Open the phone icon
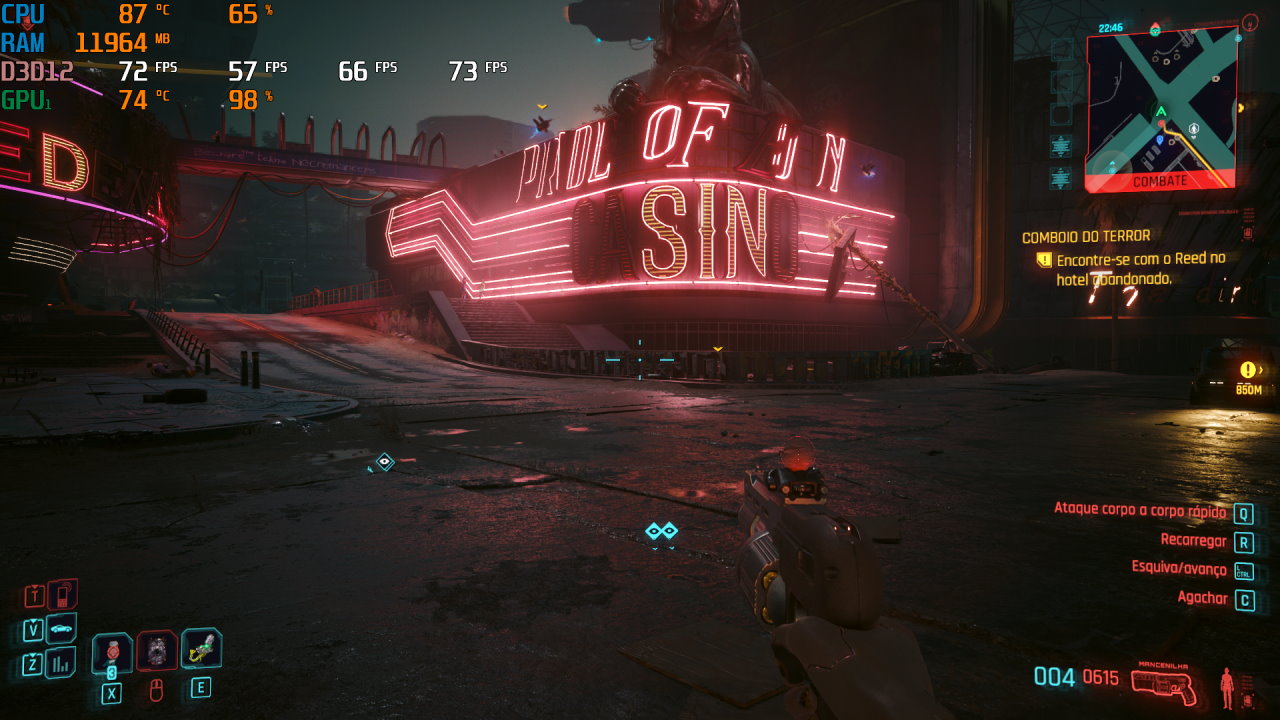This screenshot has height=720, width=1280. click(x=62, y=595)
